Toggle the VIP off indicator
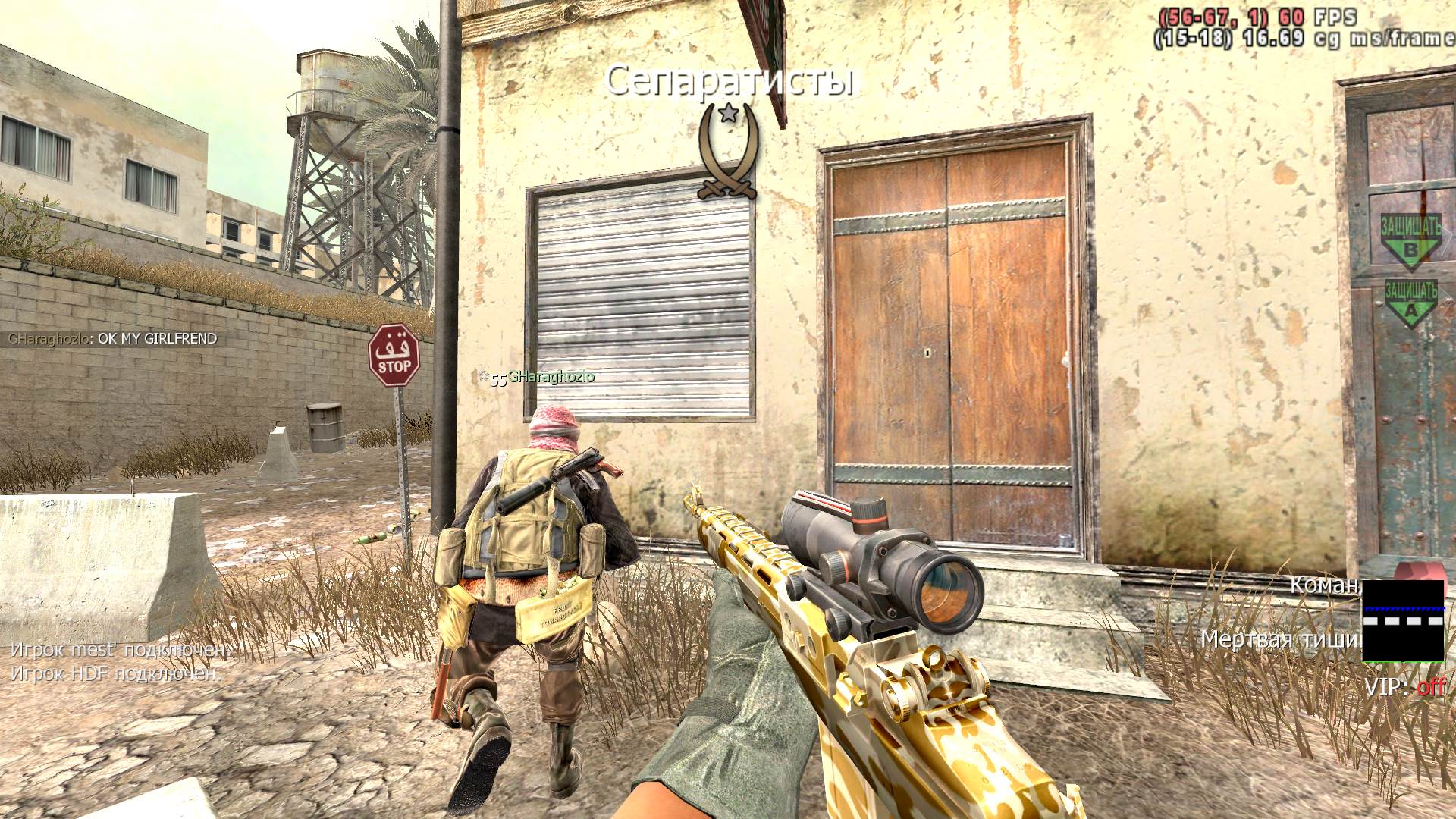 (x=1404, y=687)
